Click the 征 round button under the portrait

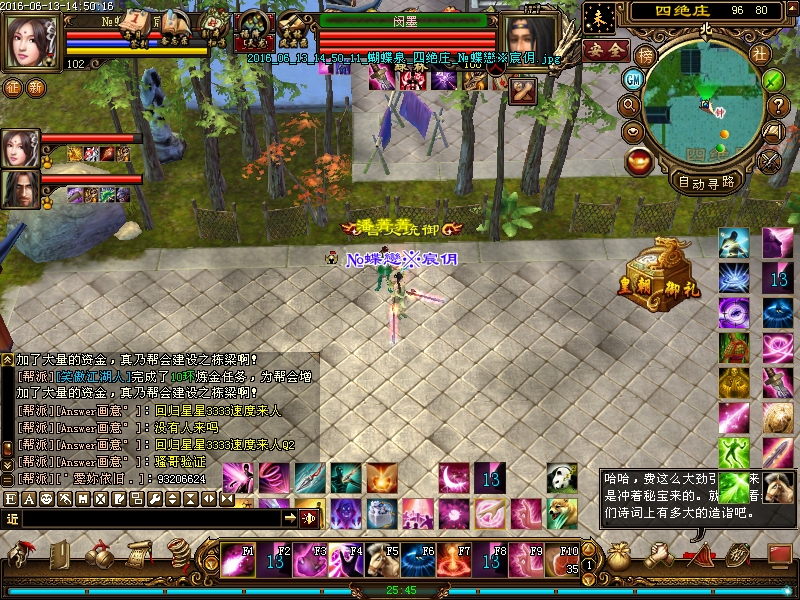(x=12, y=87)
